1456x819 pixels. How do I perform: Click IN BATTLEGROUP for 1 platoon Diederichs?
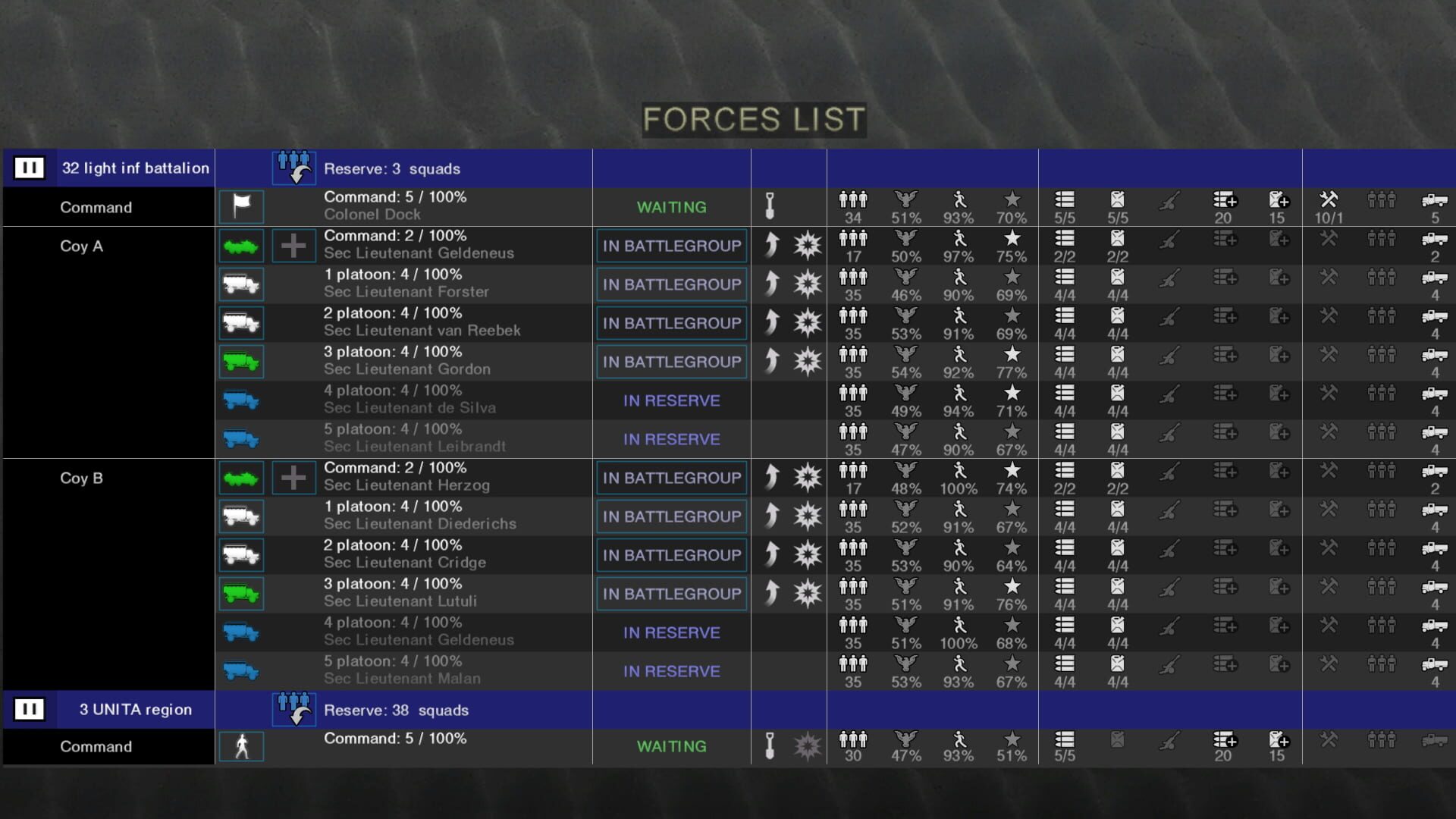coord(670,516)
